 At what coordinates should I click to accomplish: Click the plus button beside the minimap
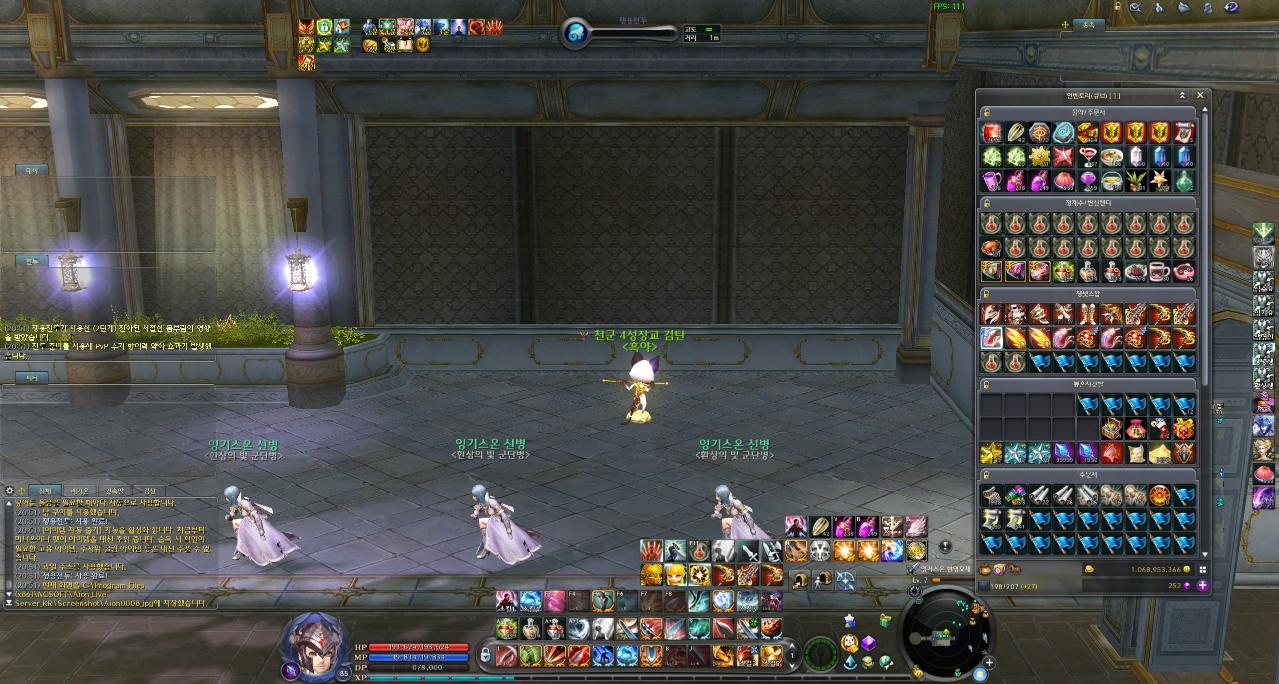pyautogui.click(x=990, y=662)
